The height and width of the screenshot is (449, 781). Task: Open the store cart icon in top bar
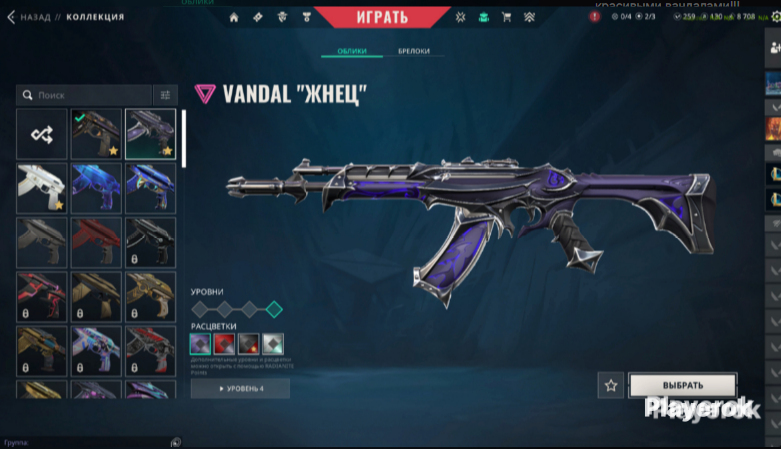[506, 17]
